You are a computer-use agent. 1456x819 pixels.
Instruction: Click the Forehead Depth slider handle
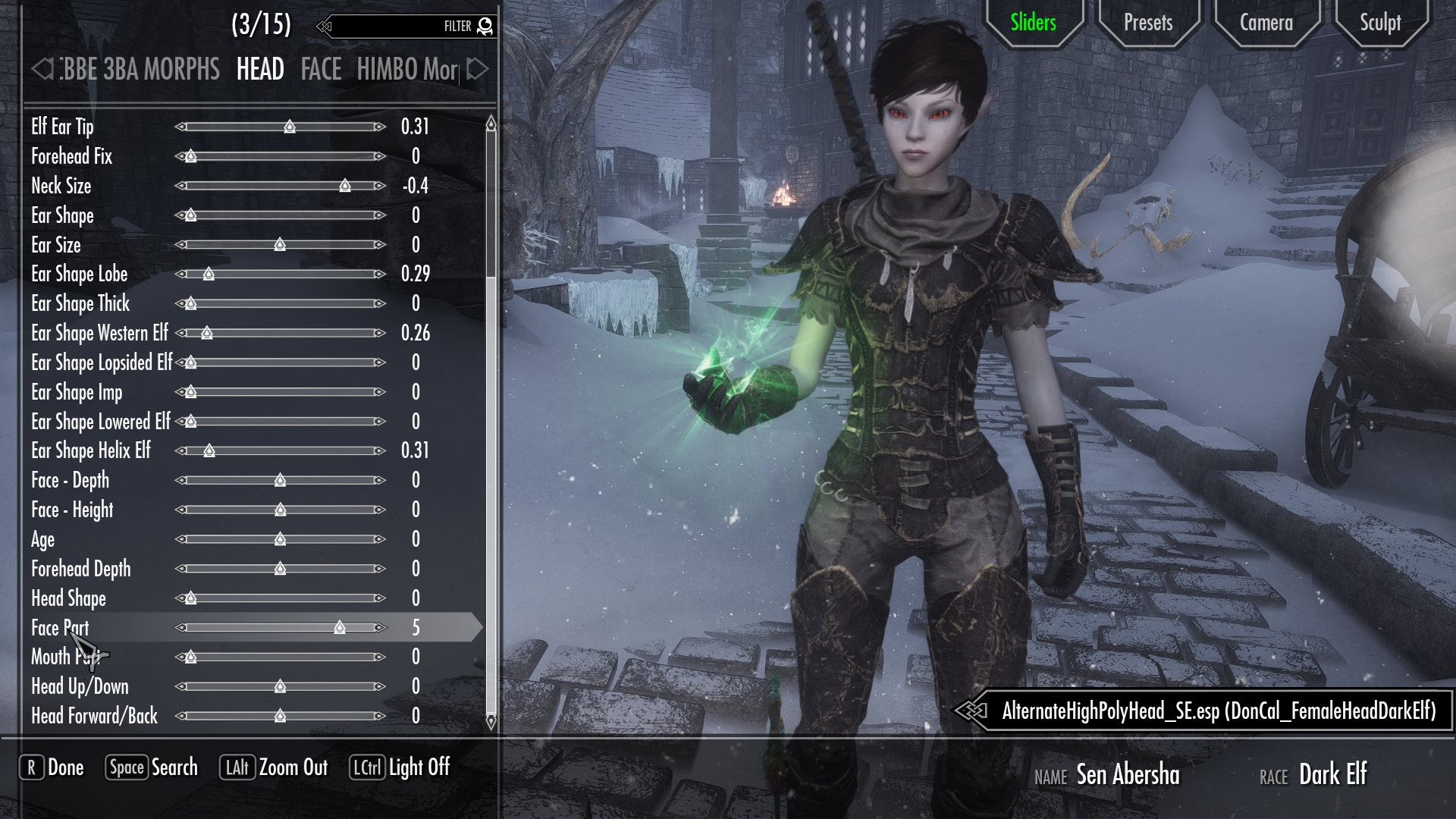(x=280, y=569)
